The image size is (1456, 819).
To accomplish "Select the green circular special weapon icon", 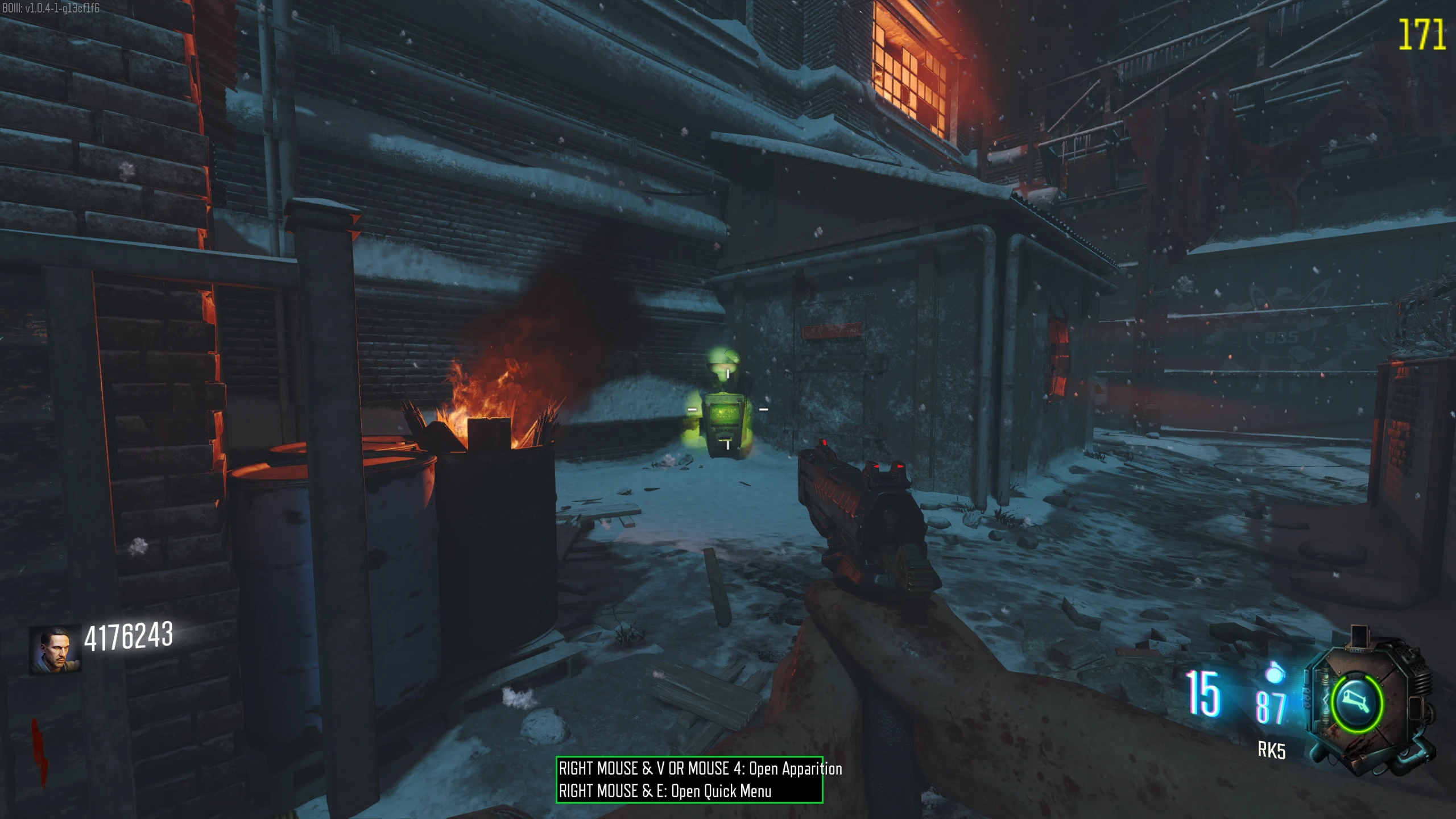I will coord(1356,702).
